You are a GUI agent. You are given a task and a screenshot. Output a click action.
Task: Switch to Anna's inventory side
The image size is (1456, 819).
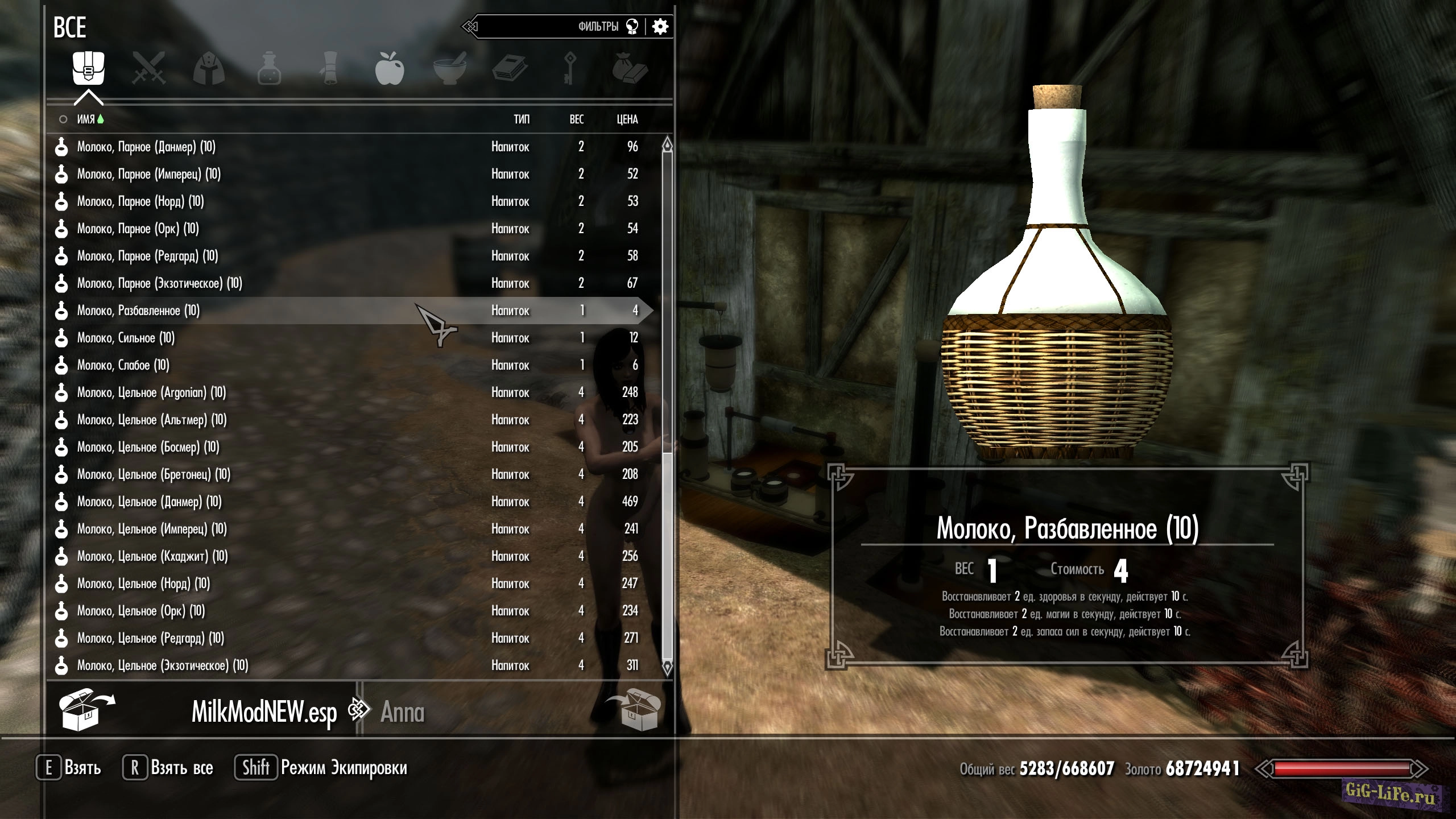(402, 712)
